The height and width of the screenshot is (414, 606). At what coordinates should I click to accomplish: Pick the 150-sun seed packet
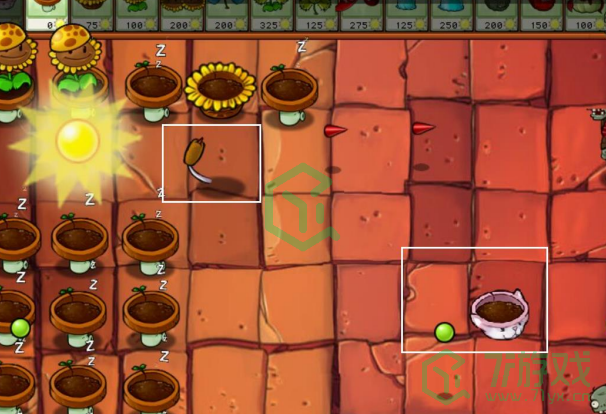coord(541,13)
